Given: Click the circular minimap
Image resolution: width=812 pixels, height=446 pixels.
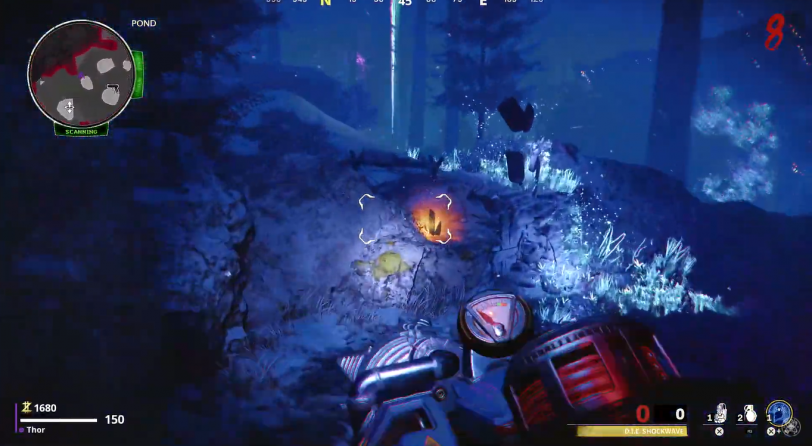Looking at the screenshot, I should click(81, 72).
